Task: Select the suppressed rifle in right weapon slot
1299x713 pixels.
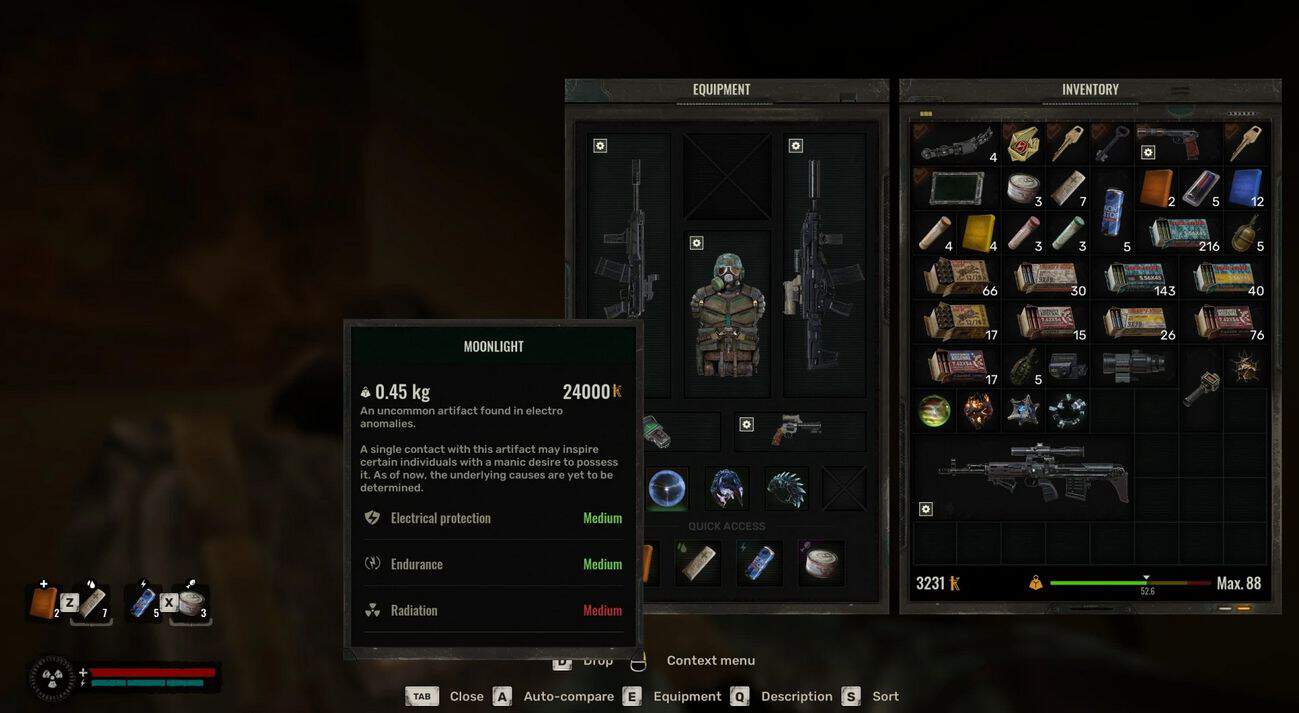Action: (x=823, y=265)
